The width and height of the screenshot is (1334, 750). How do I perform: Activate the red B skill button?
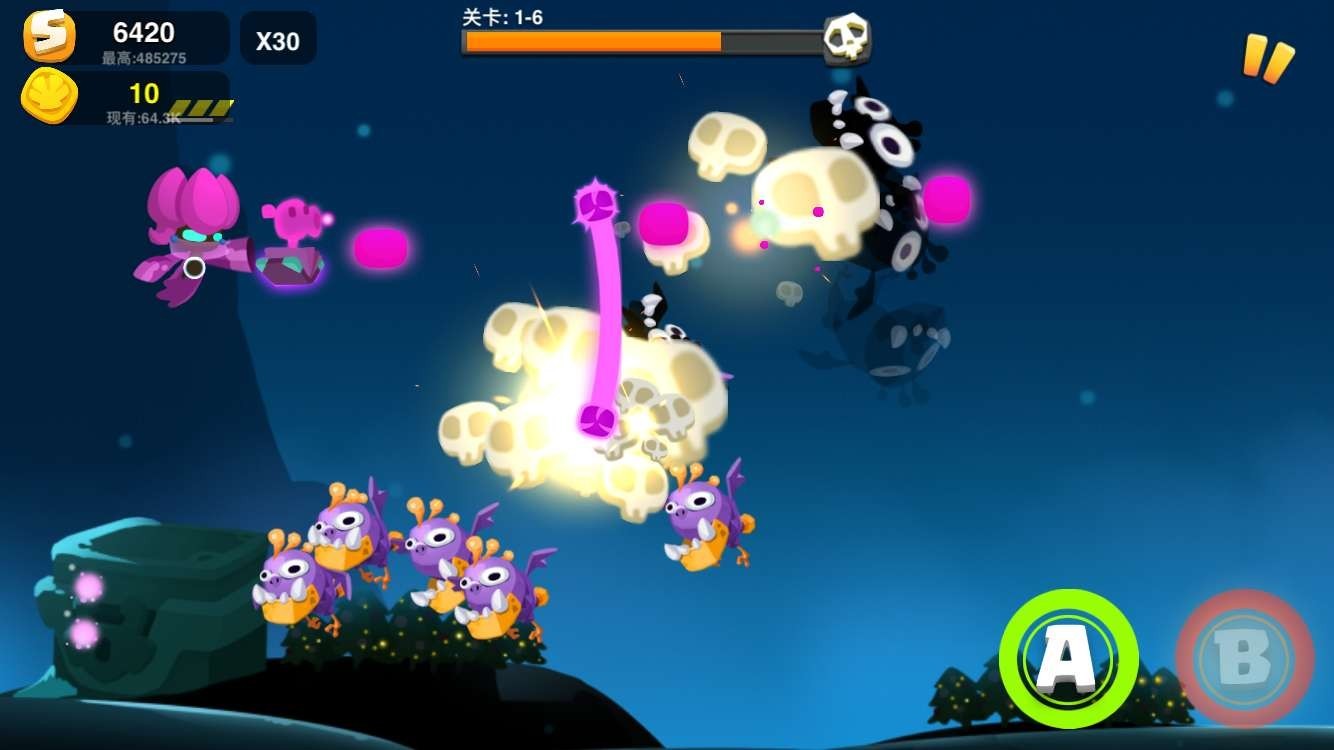coord(1244,658)
